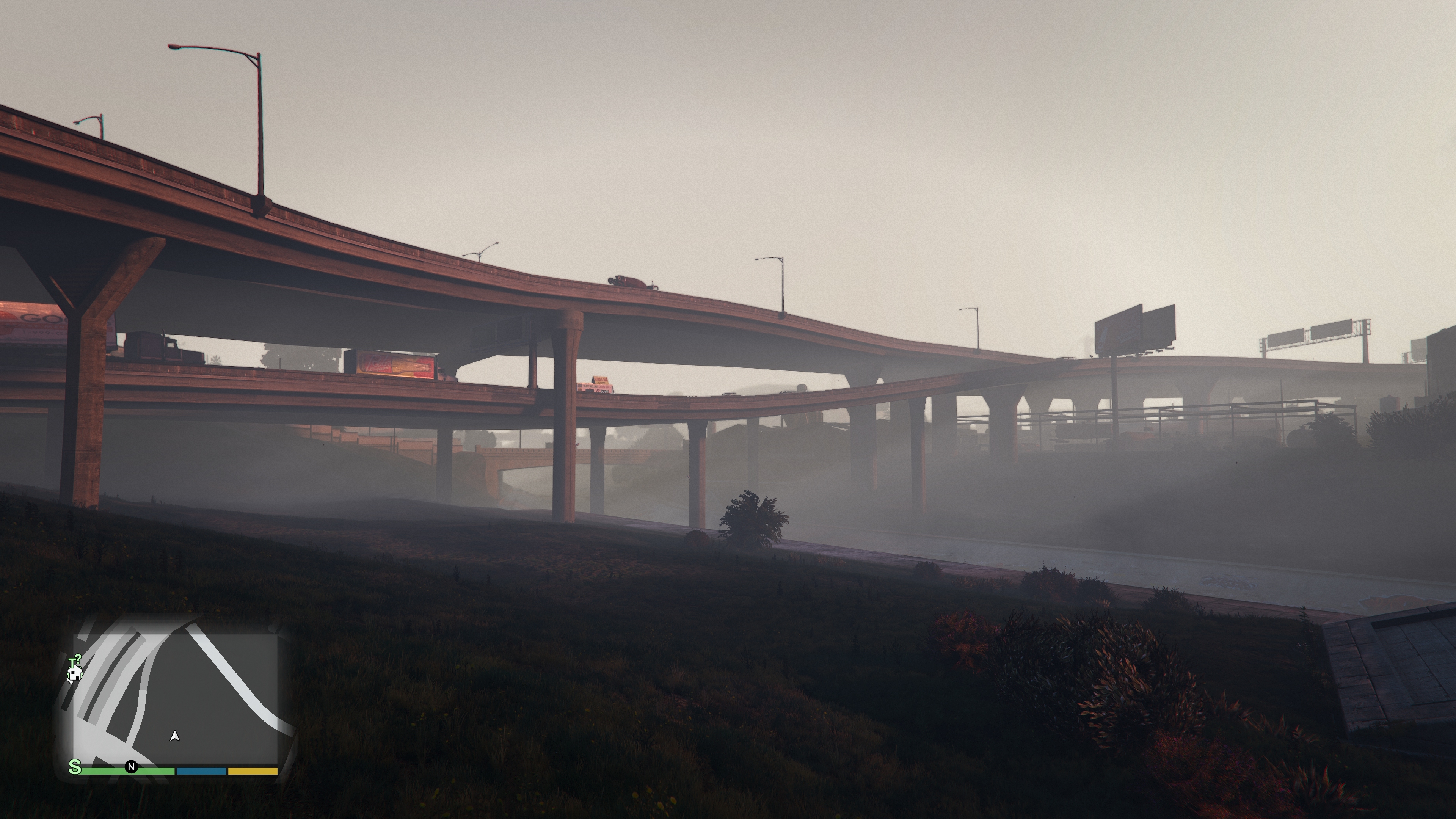
Task: Select the green S mission blip
Action: 75,767
